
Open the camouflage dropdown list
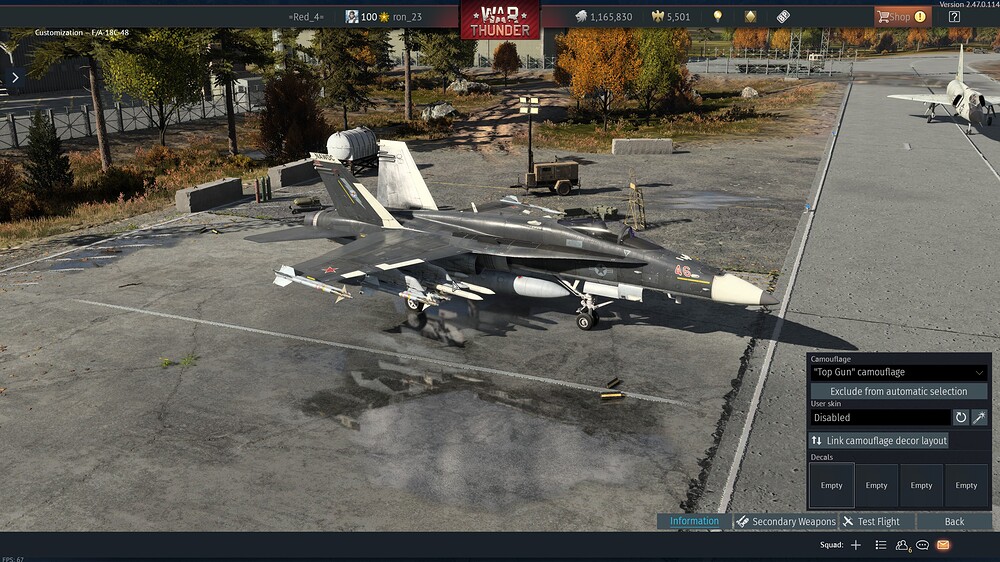(x=898, y=372)
